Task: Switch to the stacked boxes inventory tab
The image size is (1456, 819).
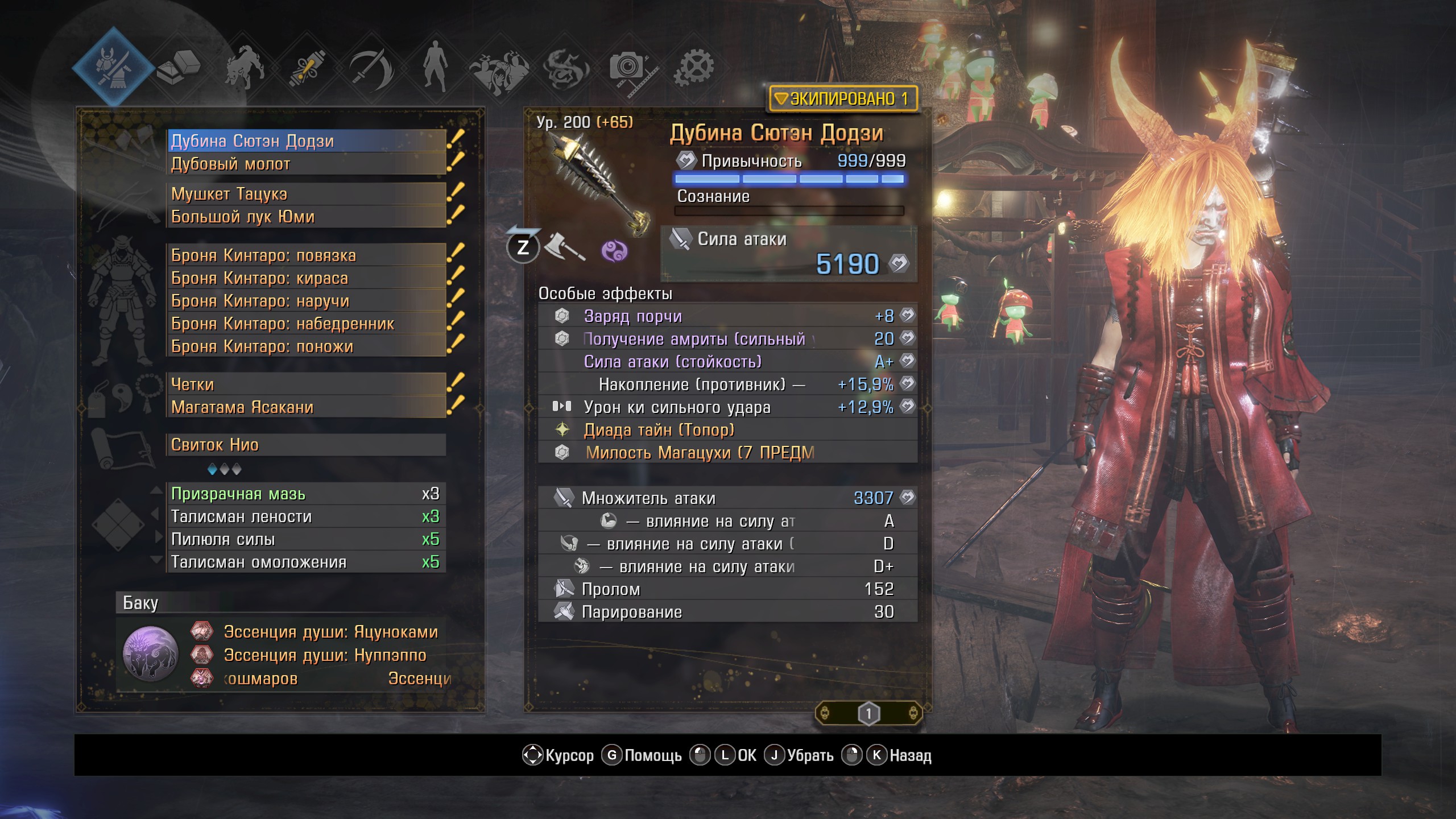Action: (179, 67)
